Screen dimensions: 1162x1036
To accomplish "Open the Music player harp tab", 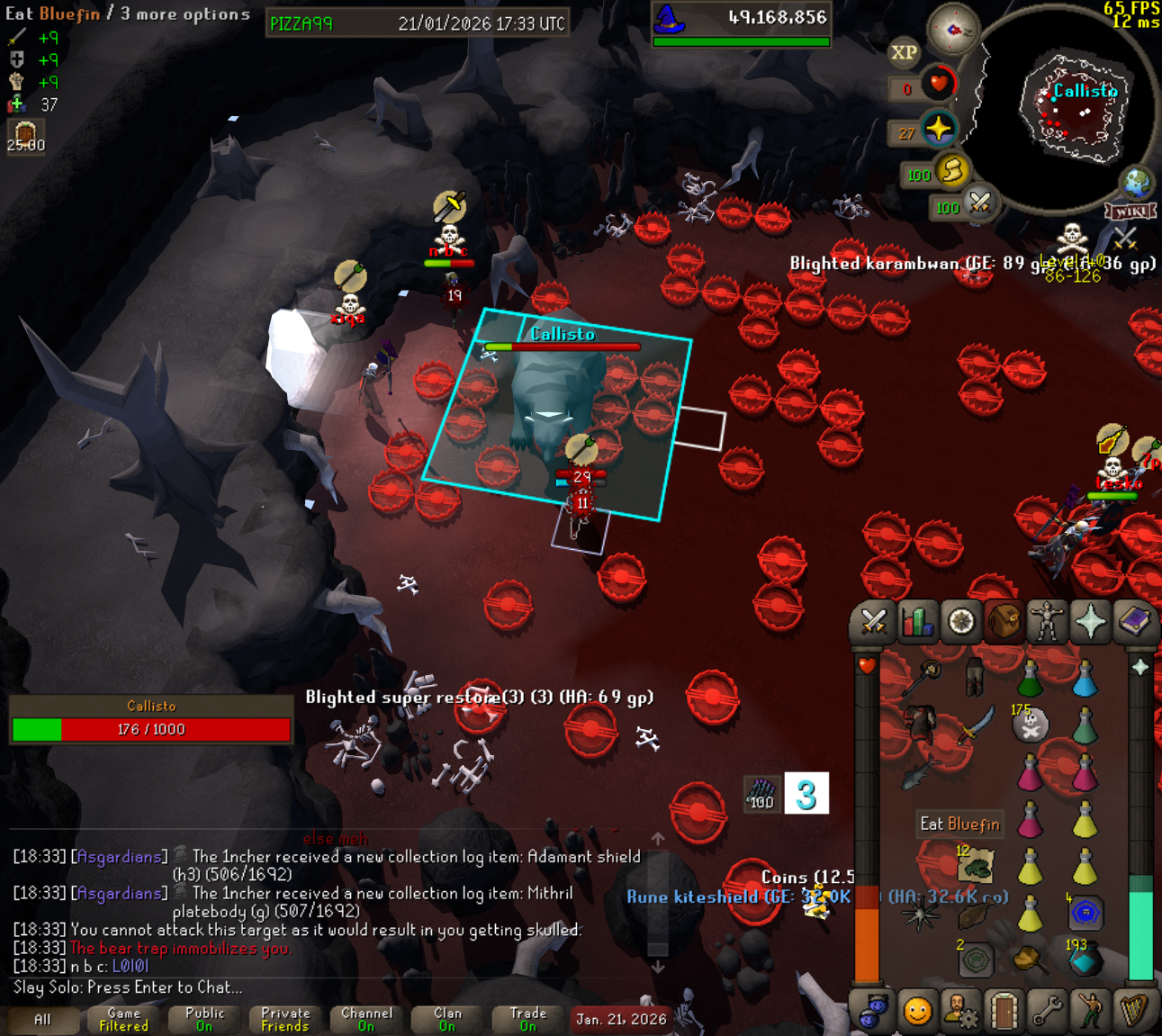I will pos(1134,1012).
